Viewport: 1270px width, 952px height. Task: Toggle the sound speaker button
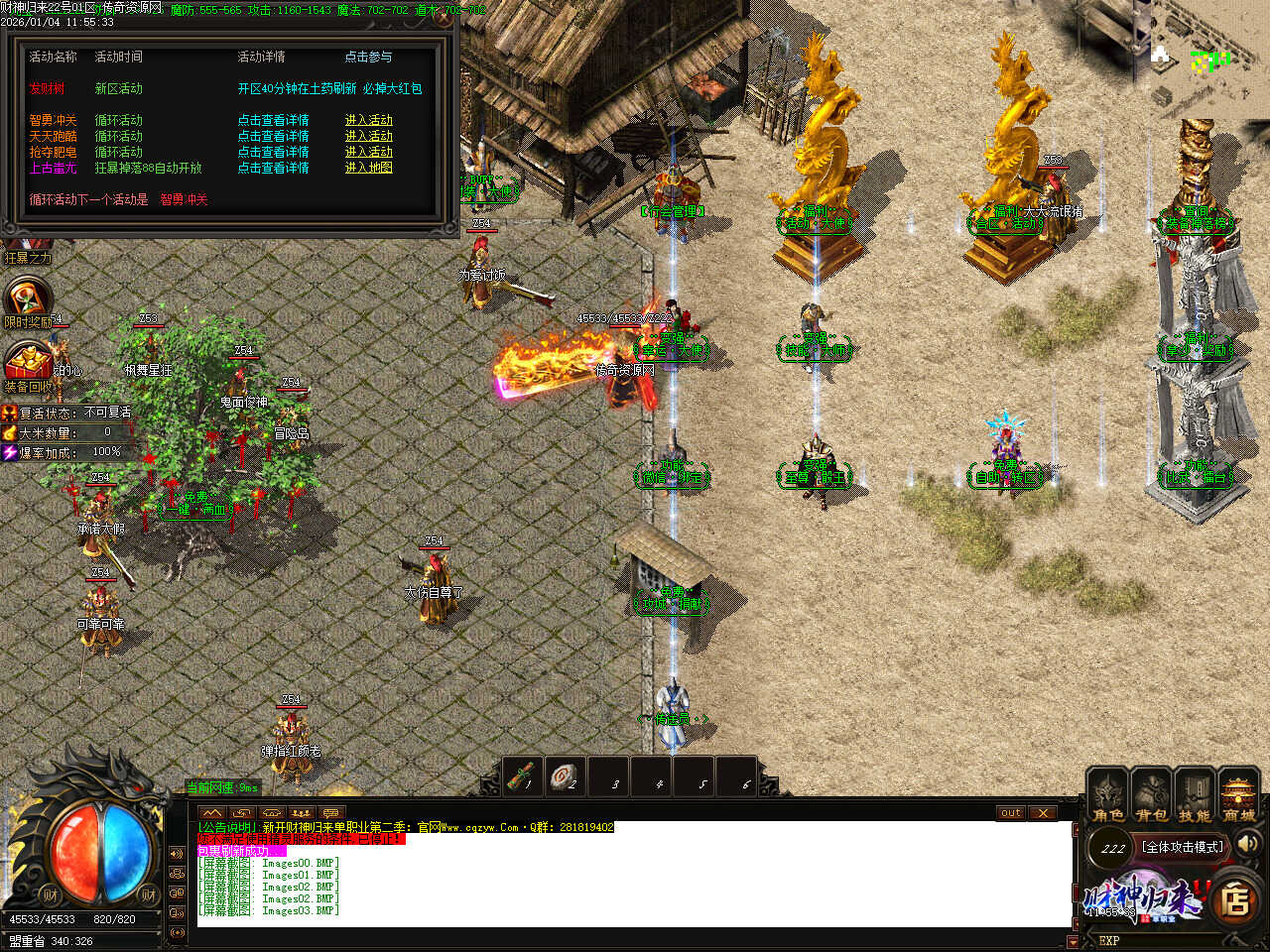click(x=1248, y=844)
